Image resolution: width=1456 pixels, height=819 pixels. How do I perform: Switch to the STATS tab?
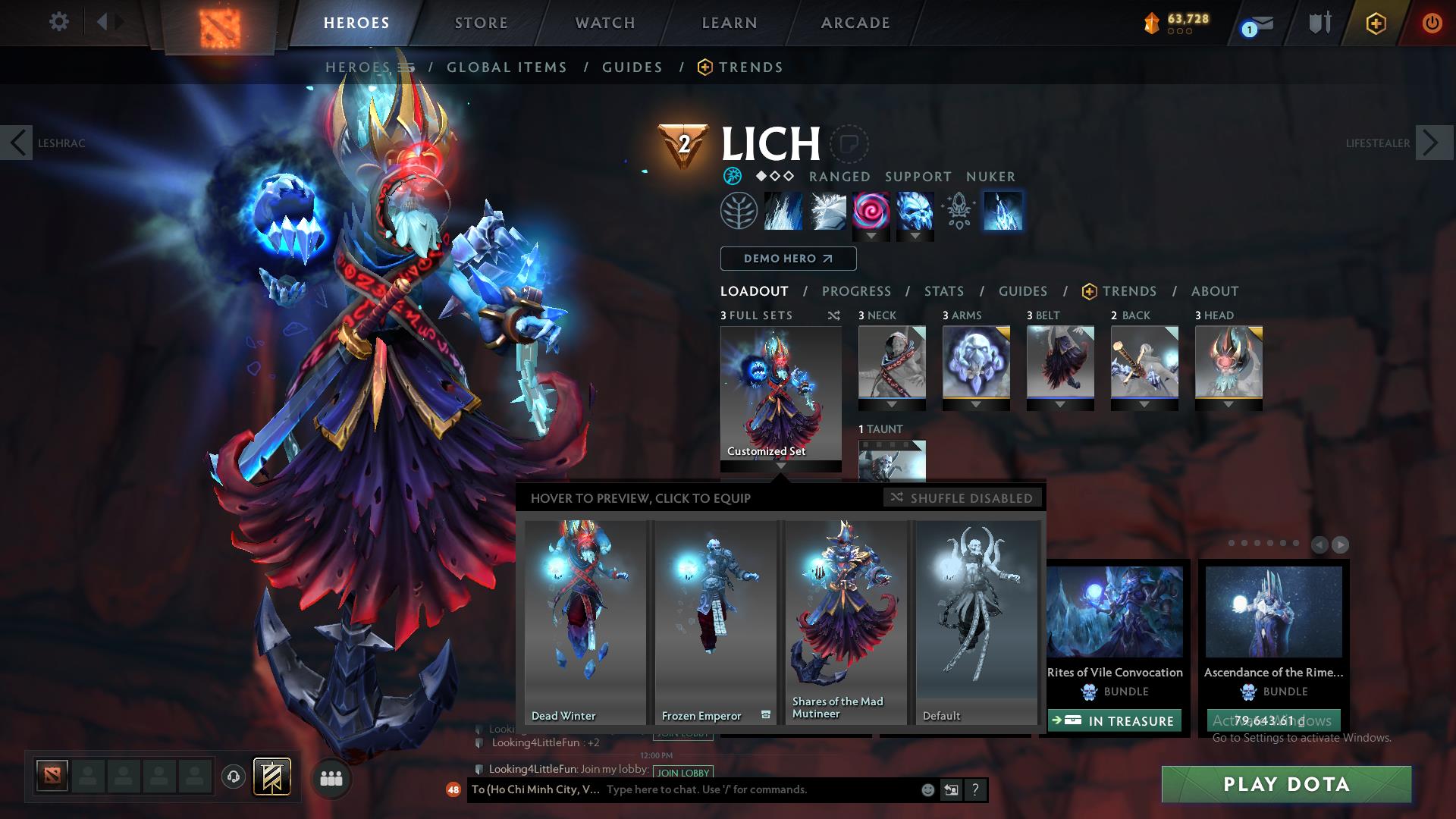(943, 290)
